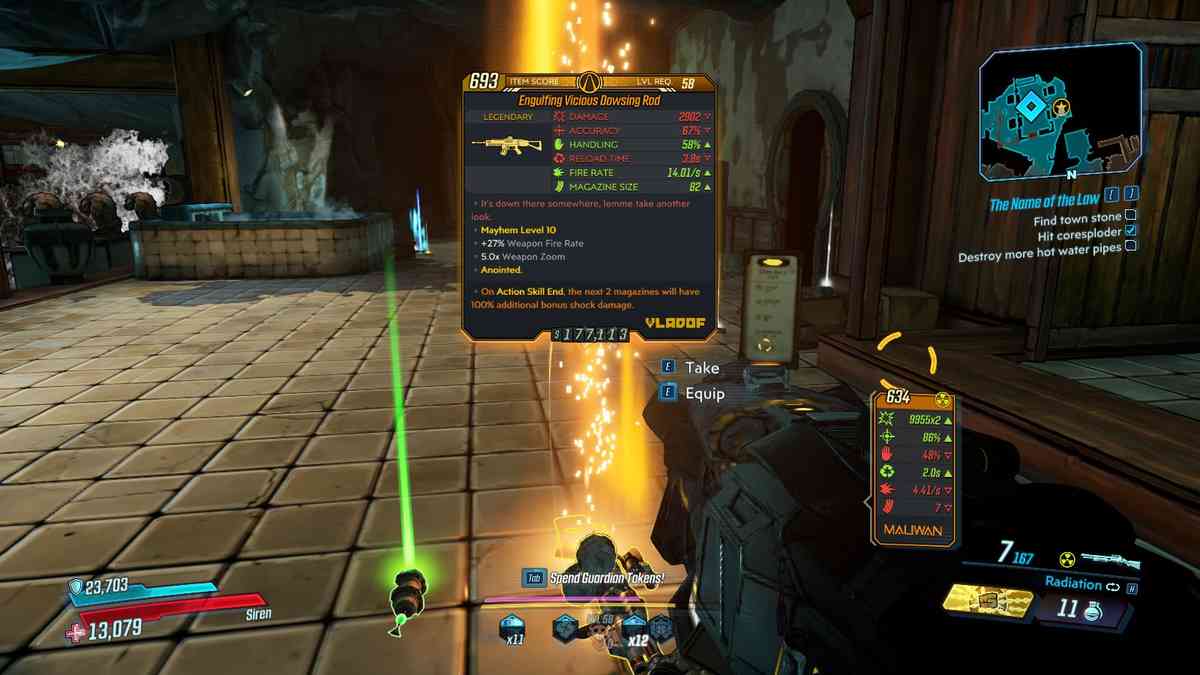
Task: Click the x11 stacked buff icon
Action: tap(513, 627)
